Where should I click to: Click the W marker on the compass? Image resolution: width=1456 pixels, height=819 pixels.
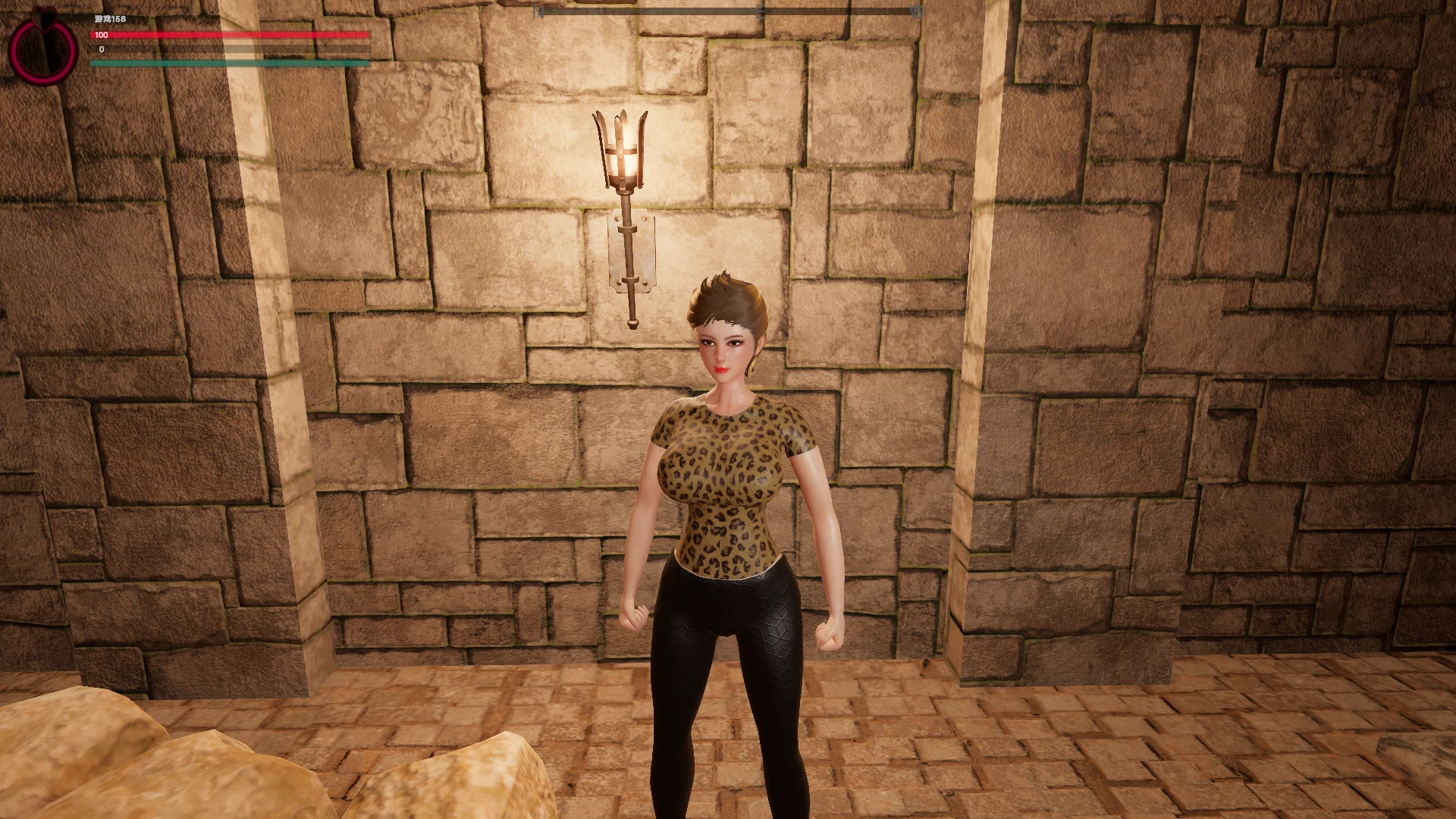click(x=919, y=11)
